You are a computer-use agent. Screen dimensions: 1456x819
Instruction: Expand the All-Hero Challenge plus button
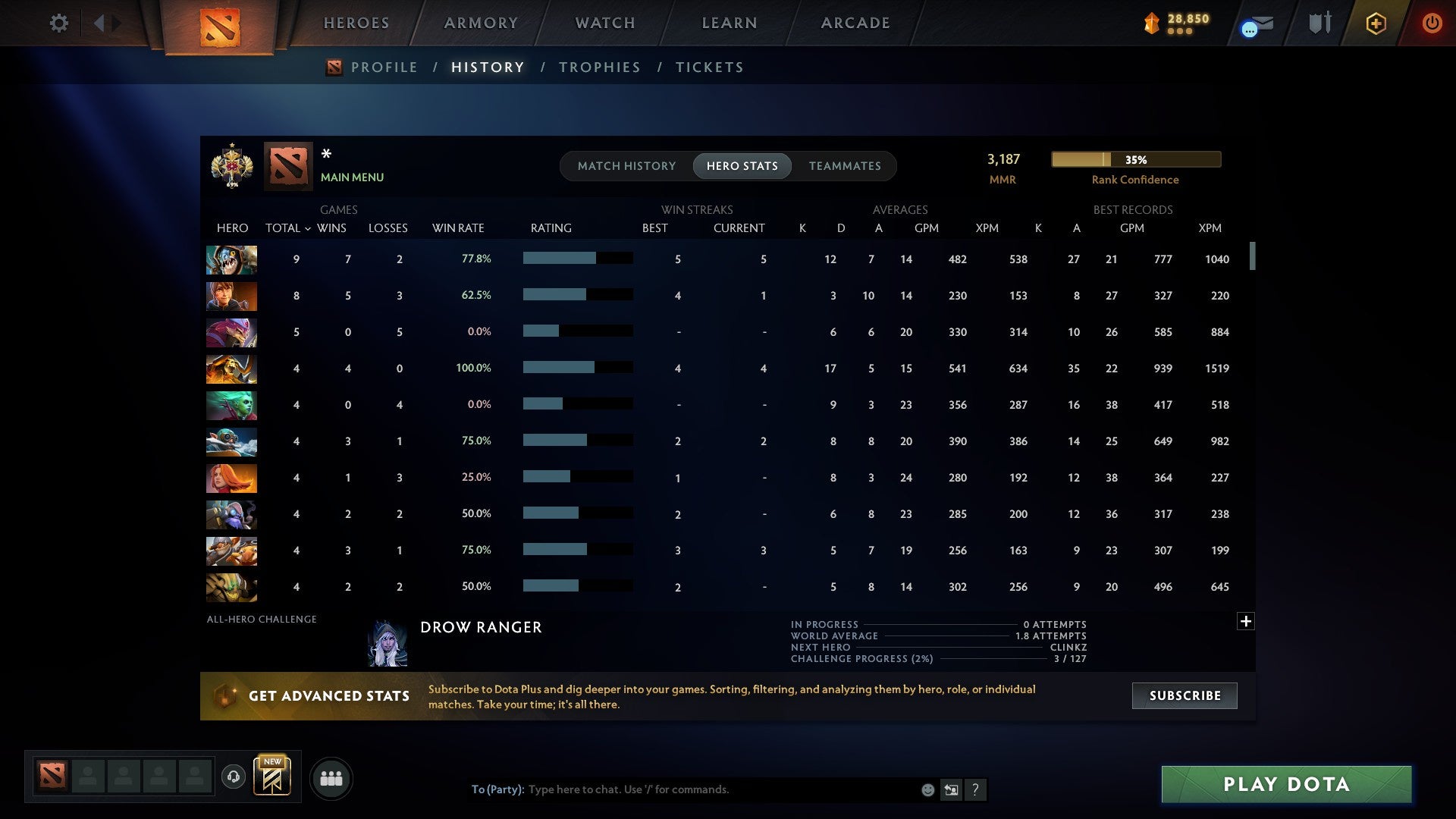tap(1245, 620)
